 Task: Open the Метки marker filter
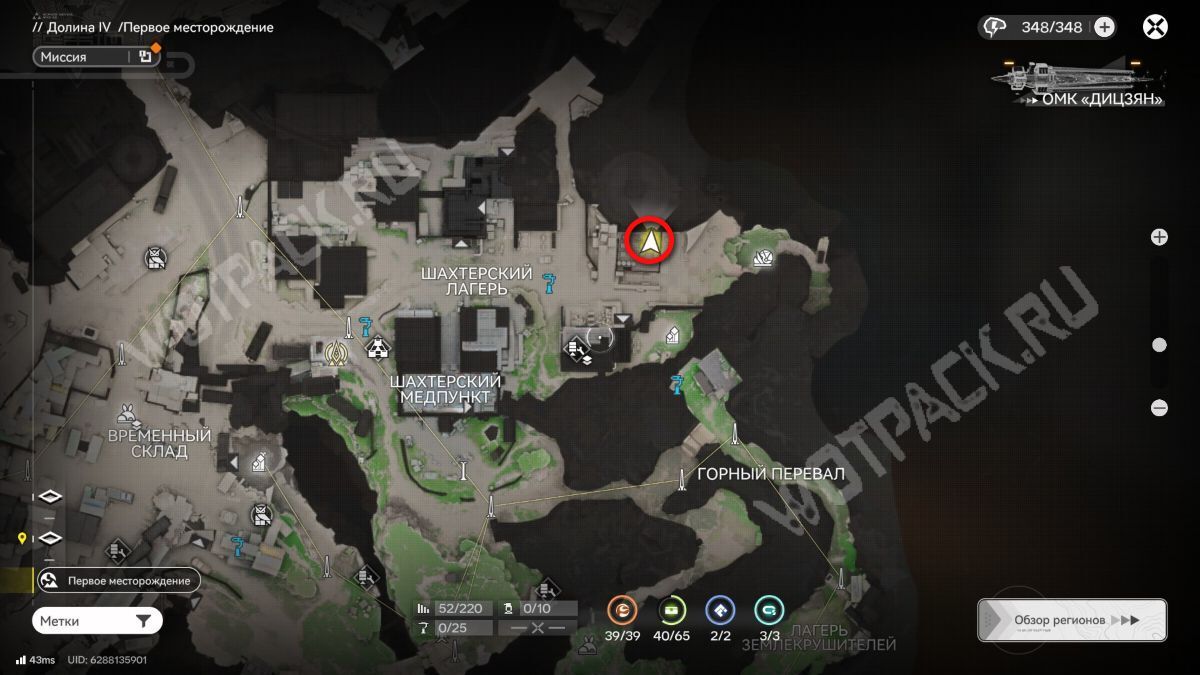click(x=96, y=621)
